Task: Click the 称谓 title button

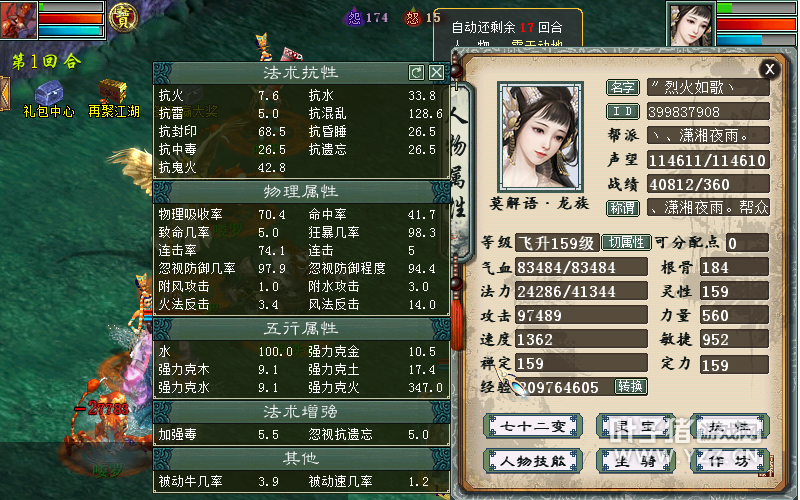Action: click(x=623, y=208)
